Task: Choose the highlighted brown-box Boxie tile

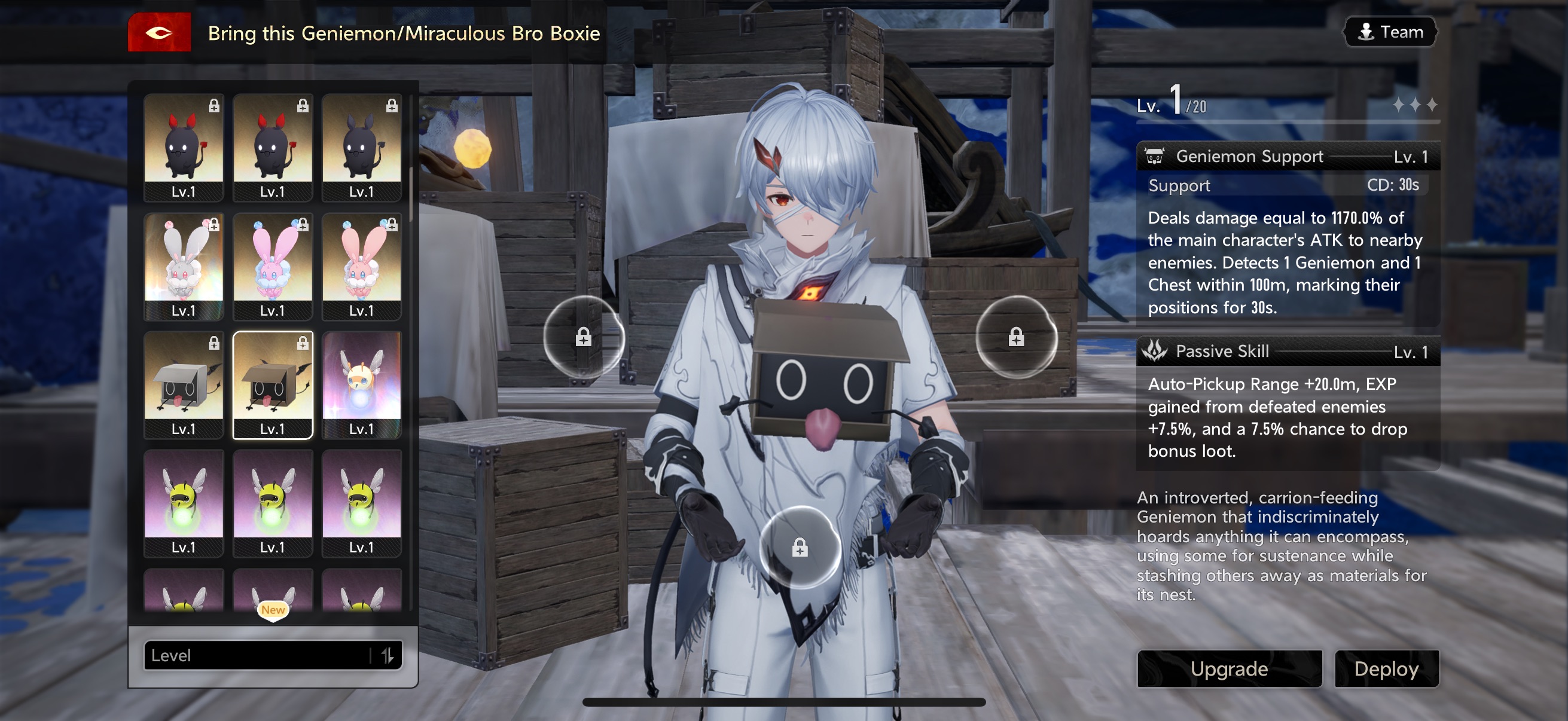Action: (x=272, y=384)
